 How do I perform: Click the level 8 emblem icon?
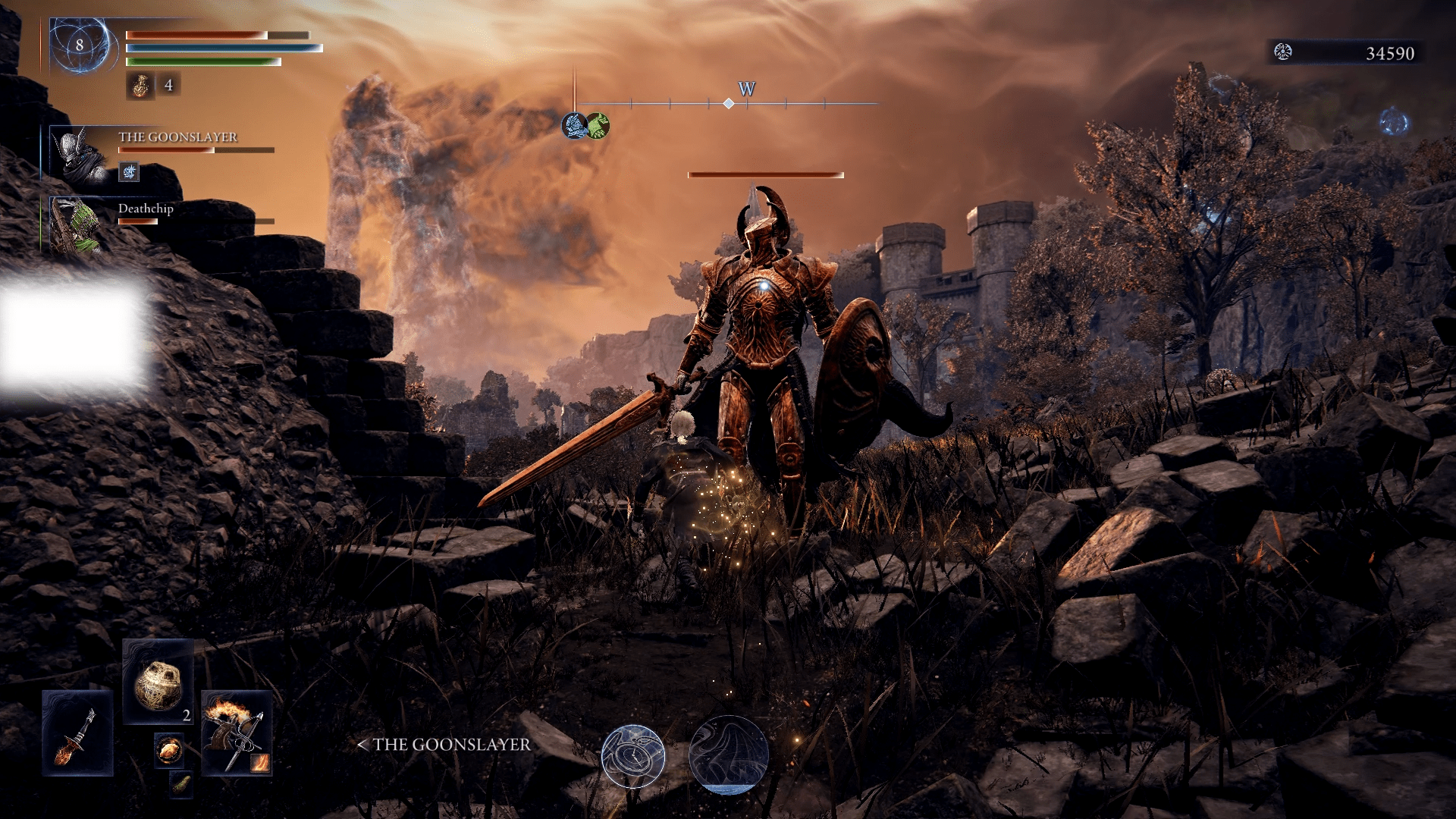tap(80, 45)
